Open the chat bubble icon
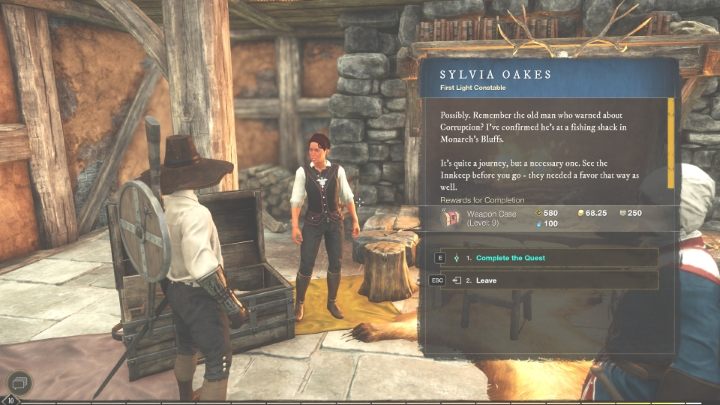This screenshot has width=720, height=405. (20, 381)
